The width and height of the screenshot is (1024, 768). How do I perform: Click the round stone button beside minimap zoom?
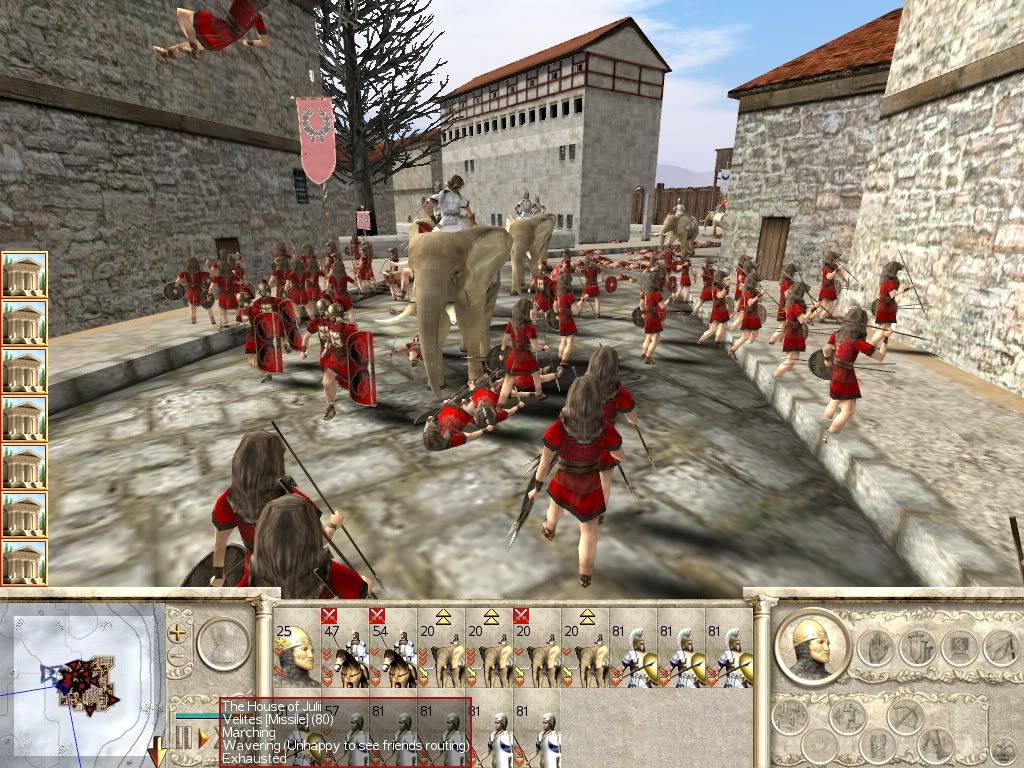click(223, 645)
